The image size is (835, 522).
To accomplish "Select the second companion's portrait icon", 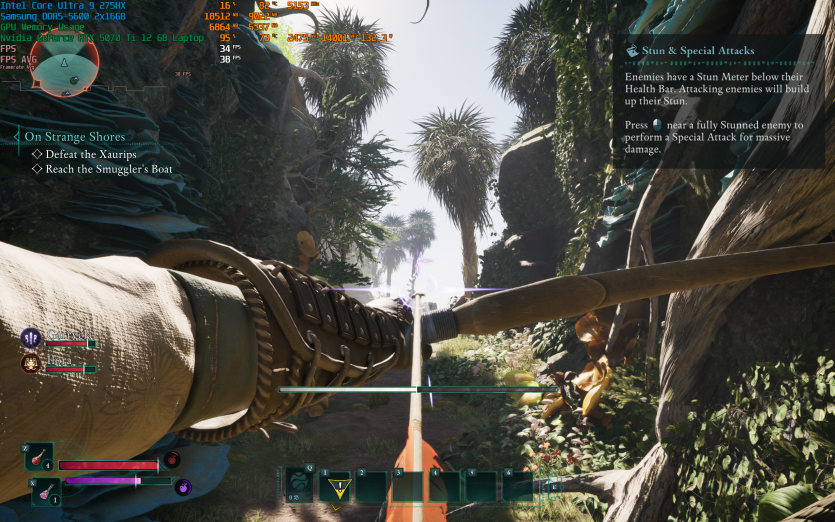I will 30,364.
